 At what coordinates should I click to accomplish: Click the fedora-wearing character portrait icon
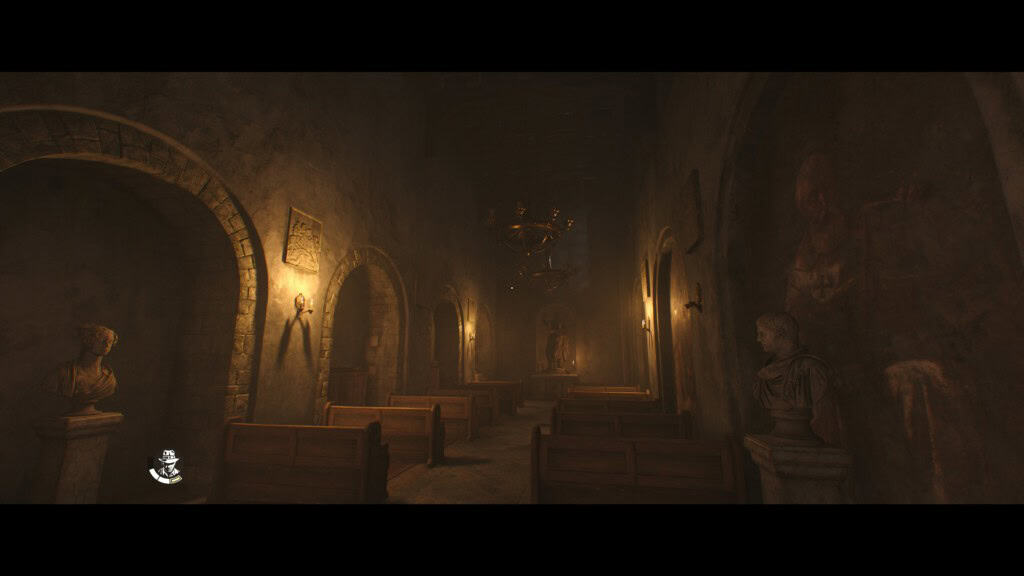(165, 467)
